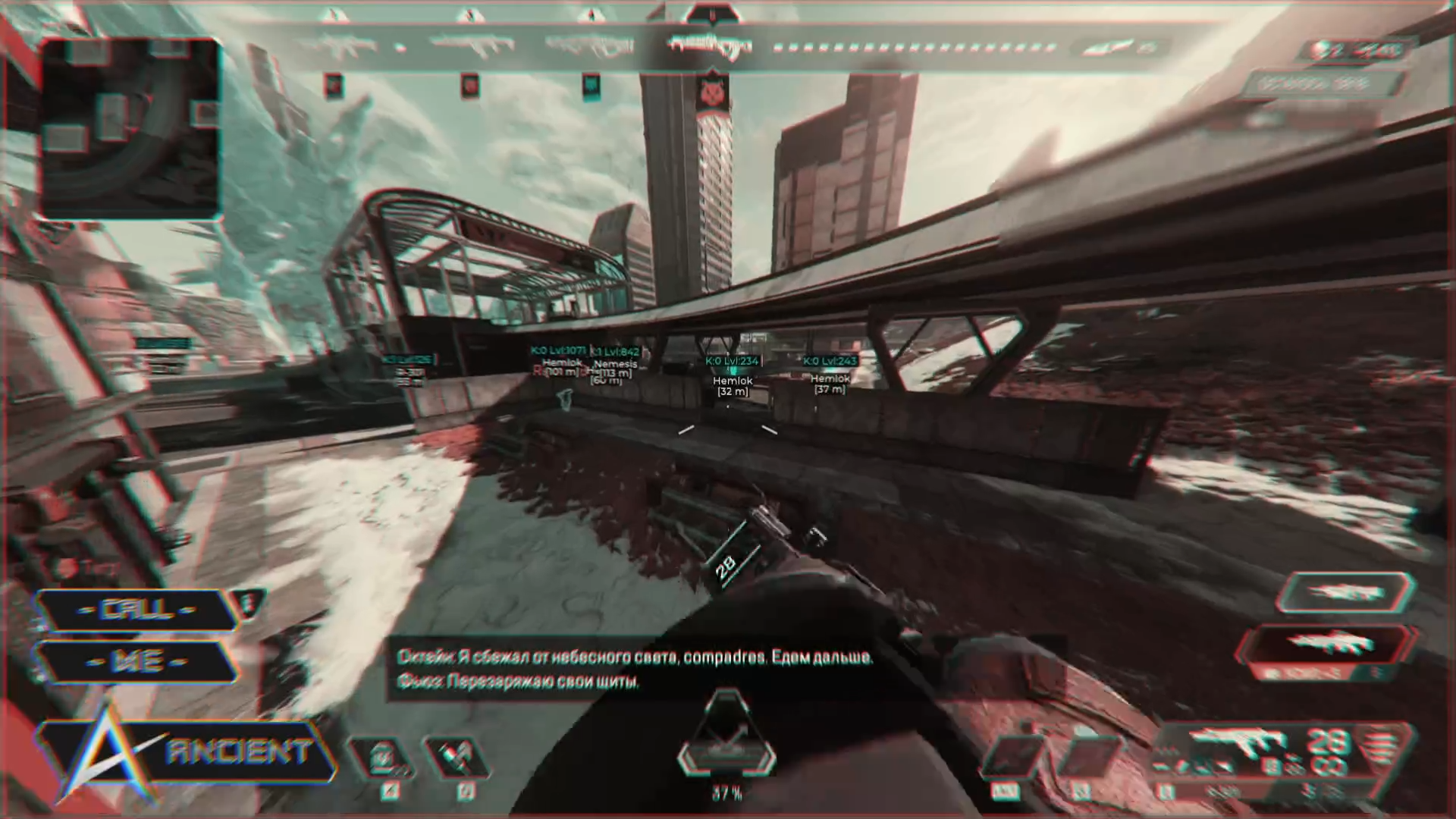Switch to the upper holstered weapon slot
The height and width of the screenshot is (819, 1456).
[1345, 592]
